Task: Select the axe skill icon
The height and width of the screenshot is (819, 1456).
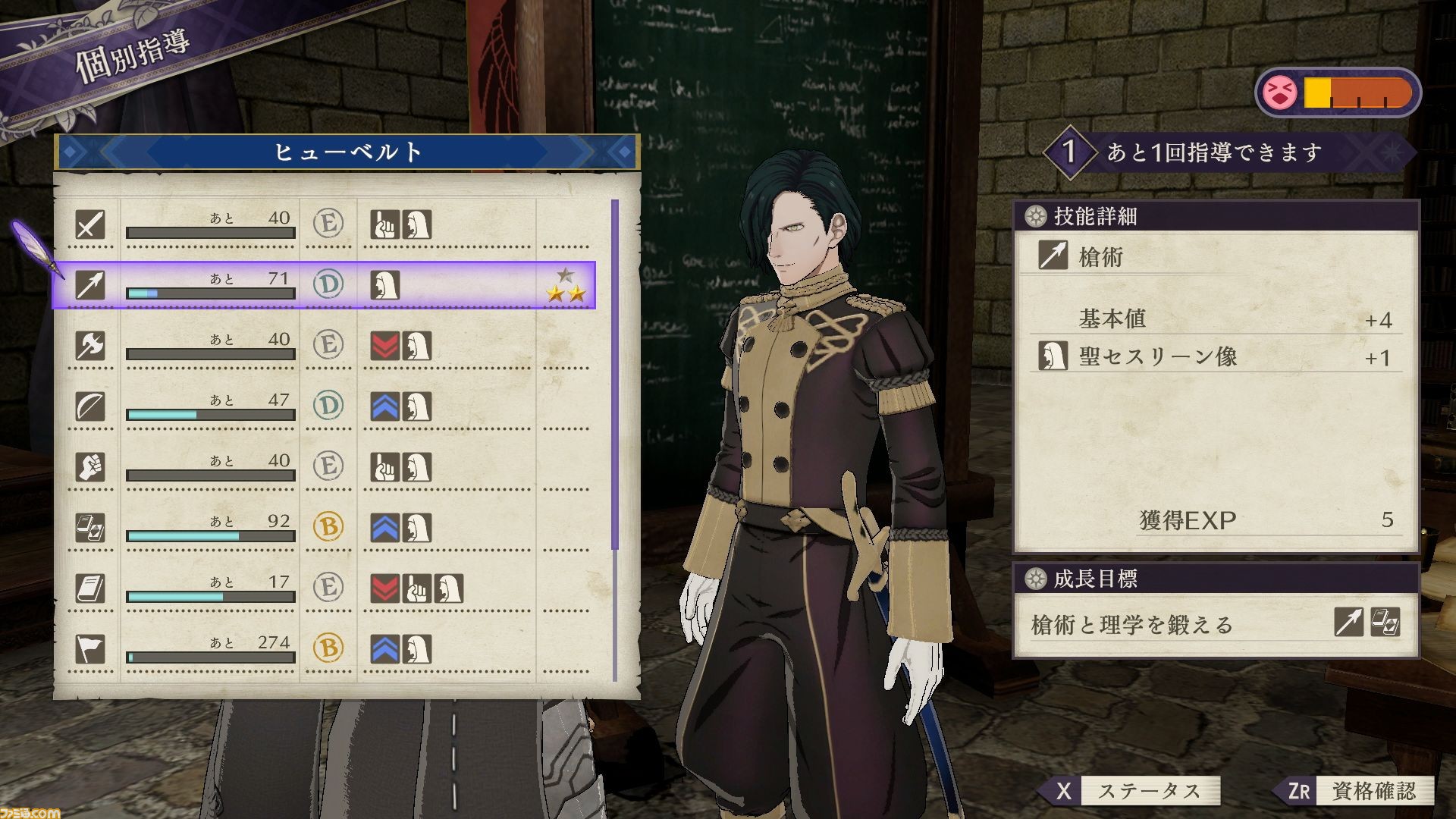Action: (x=90, y=347)
